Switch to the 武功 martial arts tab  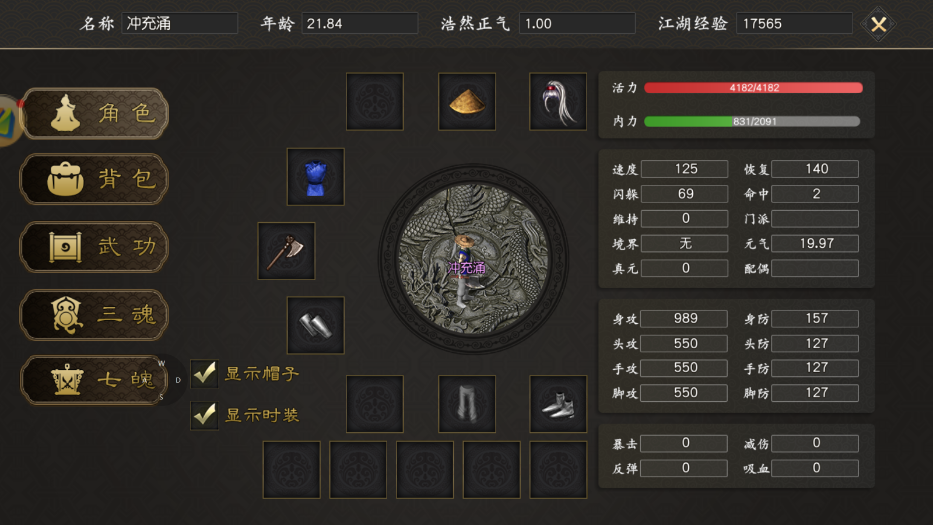[95, 247]
